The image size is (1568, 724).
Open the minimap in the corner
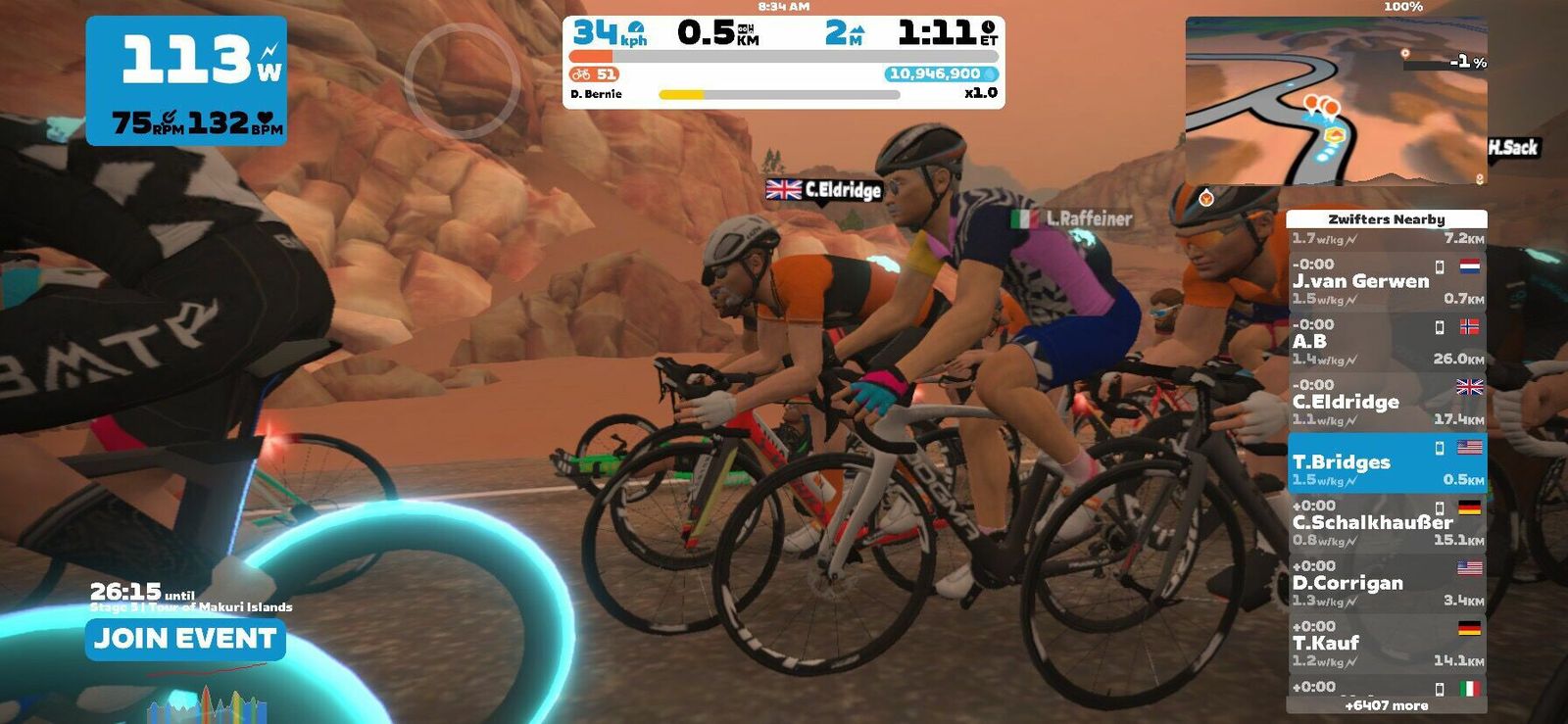coord(1336,101)
